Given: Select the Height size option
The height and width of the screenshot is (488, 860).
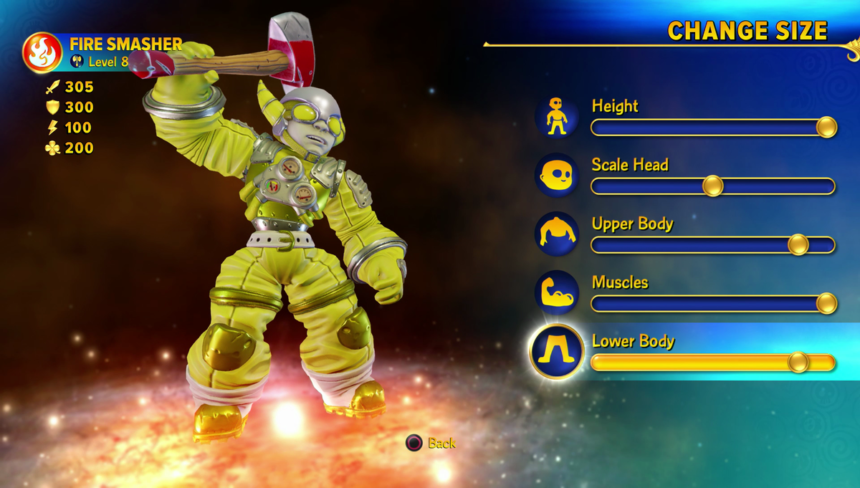Looking at the screenshot, I should [615, 106].
